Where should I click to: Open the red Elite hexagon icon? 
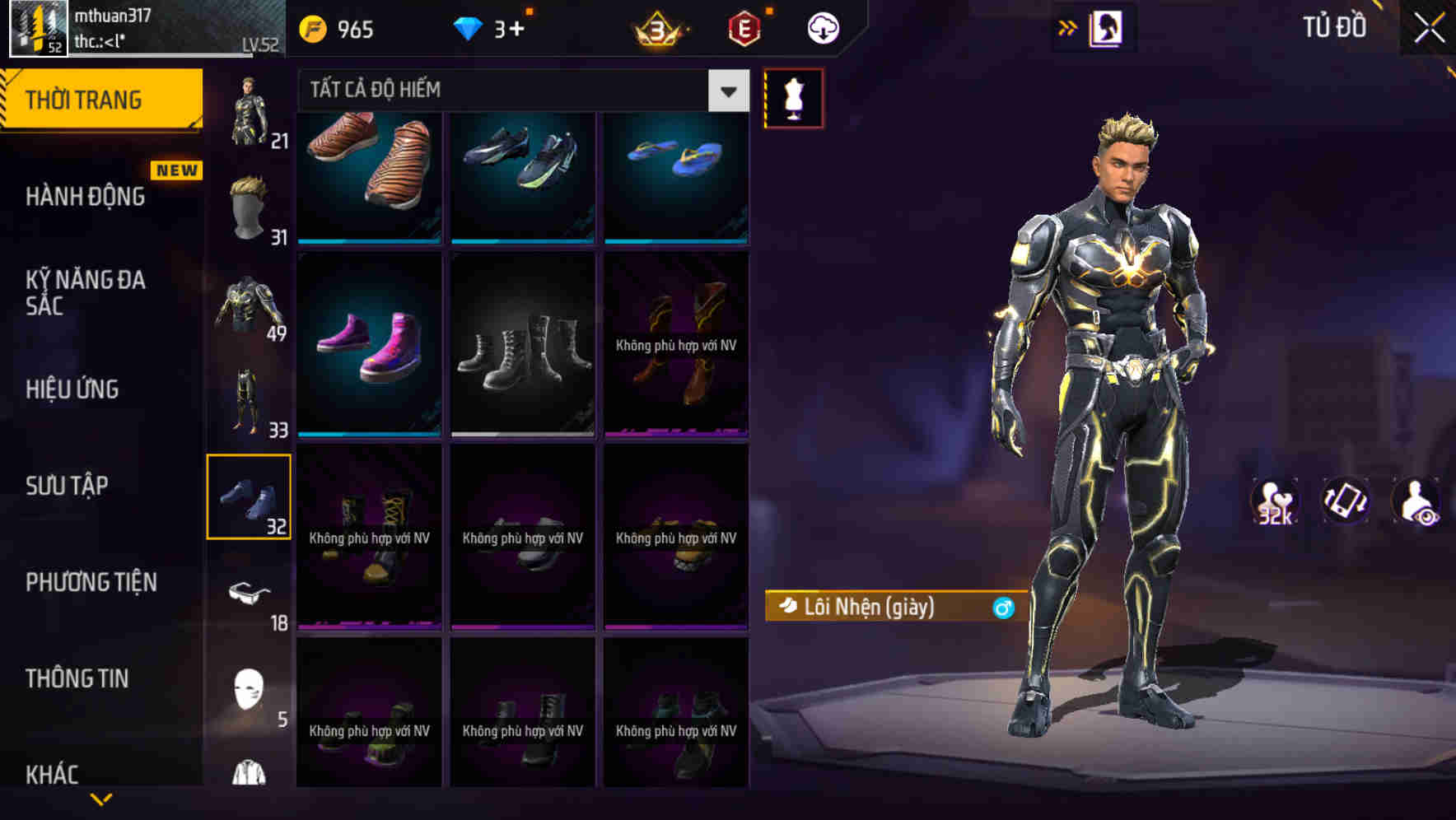[x=743, y=27]
